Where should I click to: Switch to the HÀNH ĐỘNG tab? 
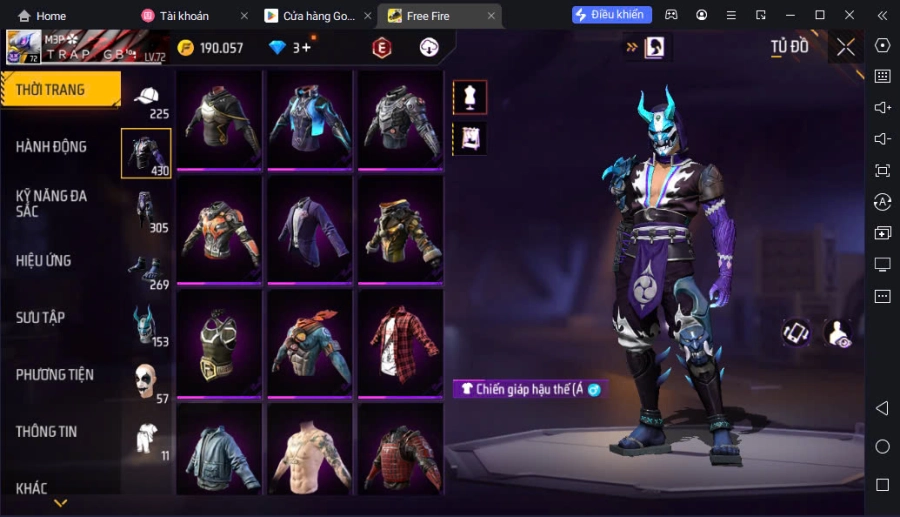pos(52,147)
